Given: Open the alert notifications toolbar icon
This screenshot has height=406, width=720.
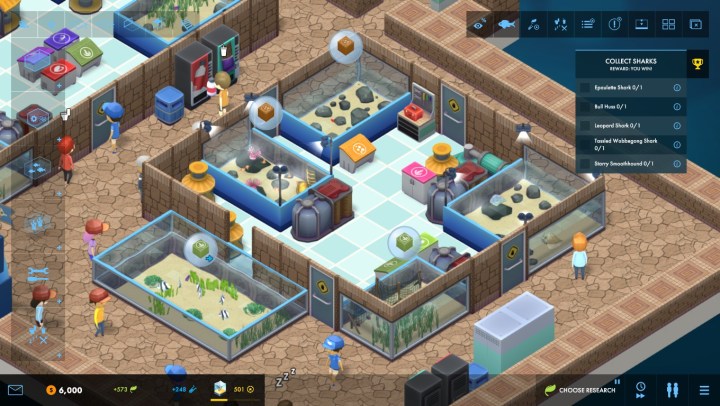Looking at the screenshot, I should (x=615, y=24).
